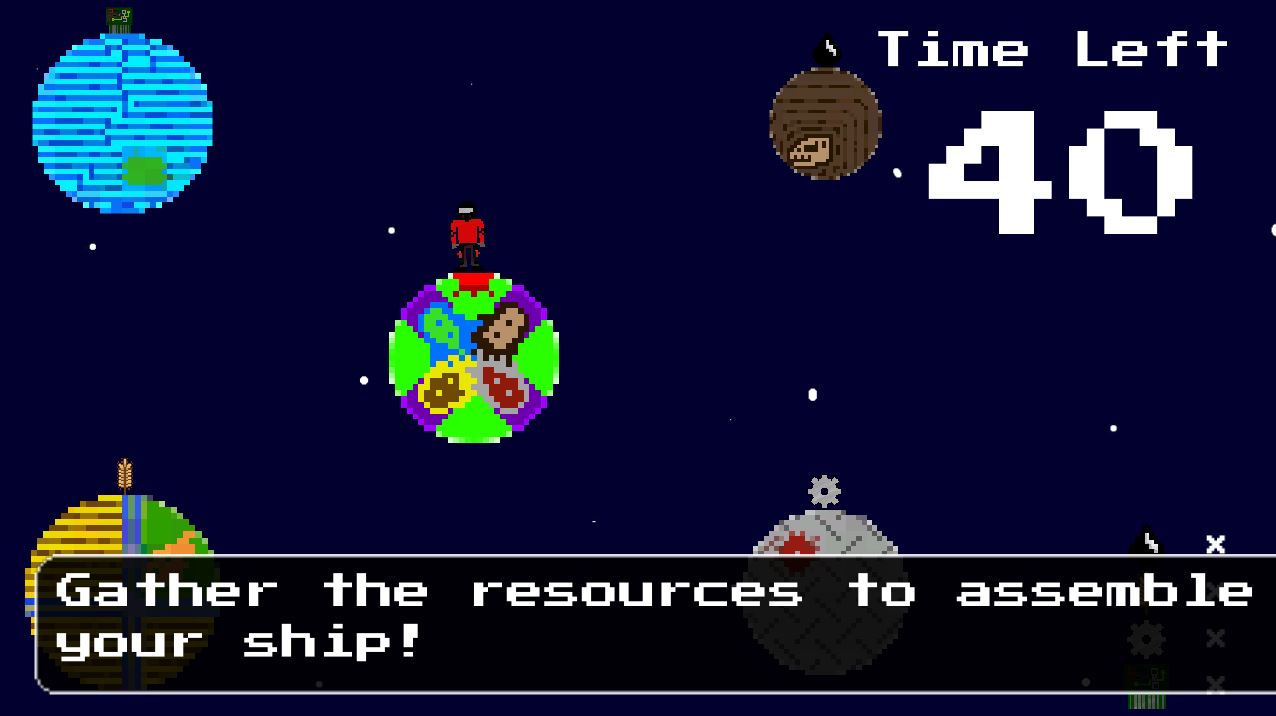
Task: Click the oil drop resource tracker icon
Action: (1146, 543)
